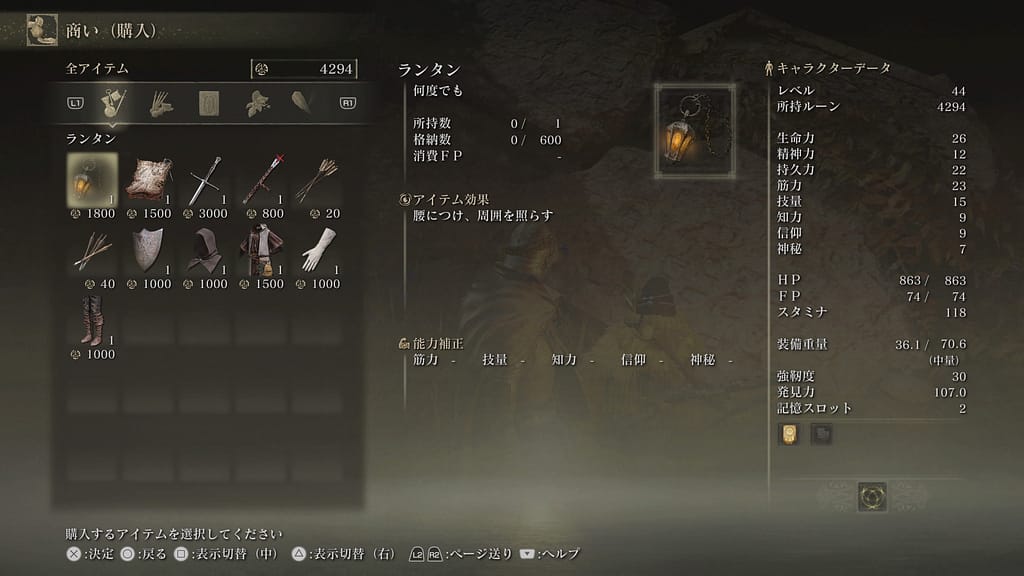Switch to the all-items pouch tab

point(112,102)
